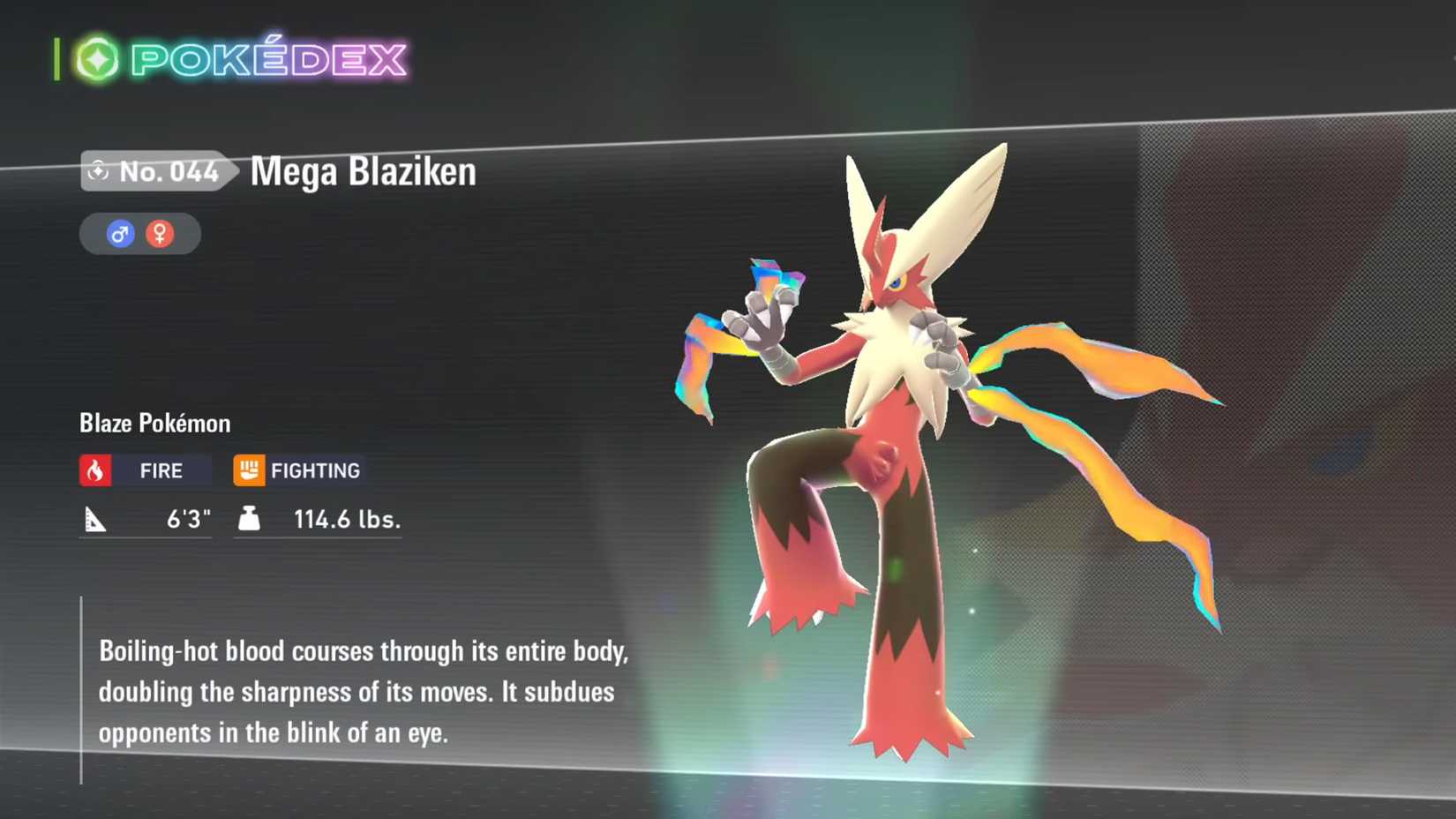The height and width of the screenshot is (819, 1456).
Task: Click the Mega Blaziken name heading
Action: [x=362, y=172]
